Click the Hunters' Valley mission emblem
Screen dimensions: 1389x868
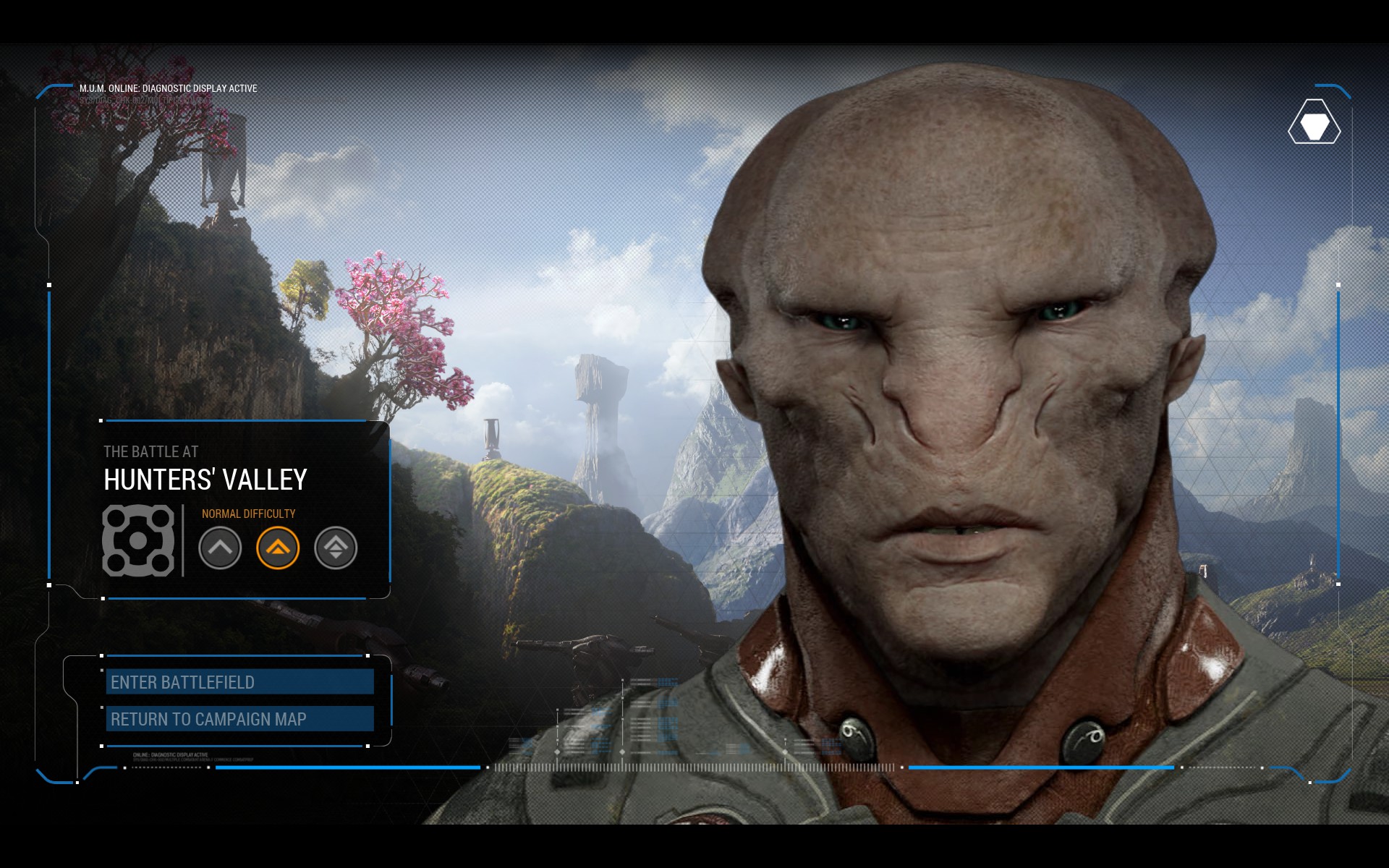pyautogui.click(x=138, y=540)
